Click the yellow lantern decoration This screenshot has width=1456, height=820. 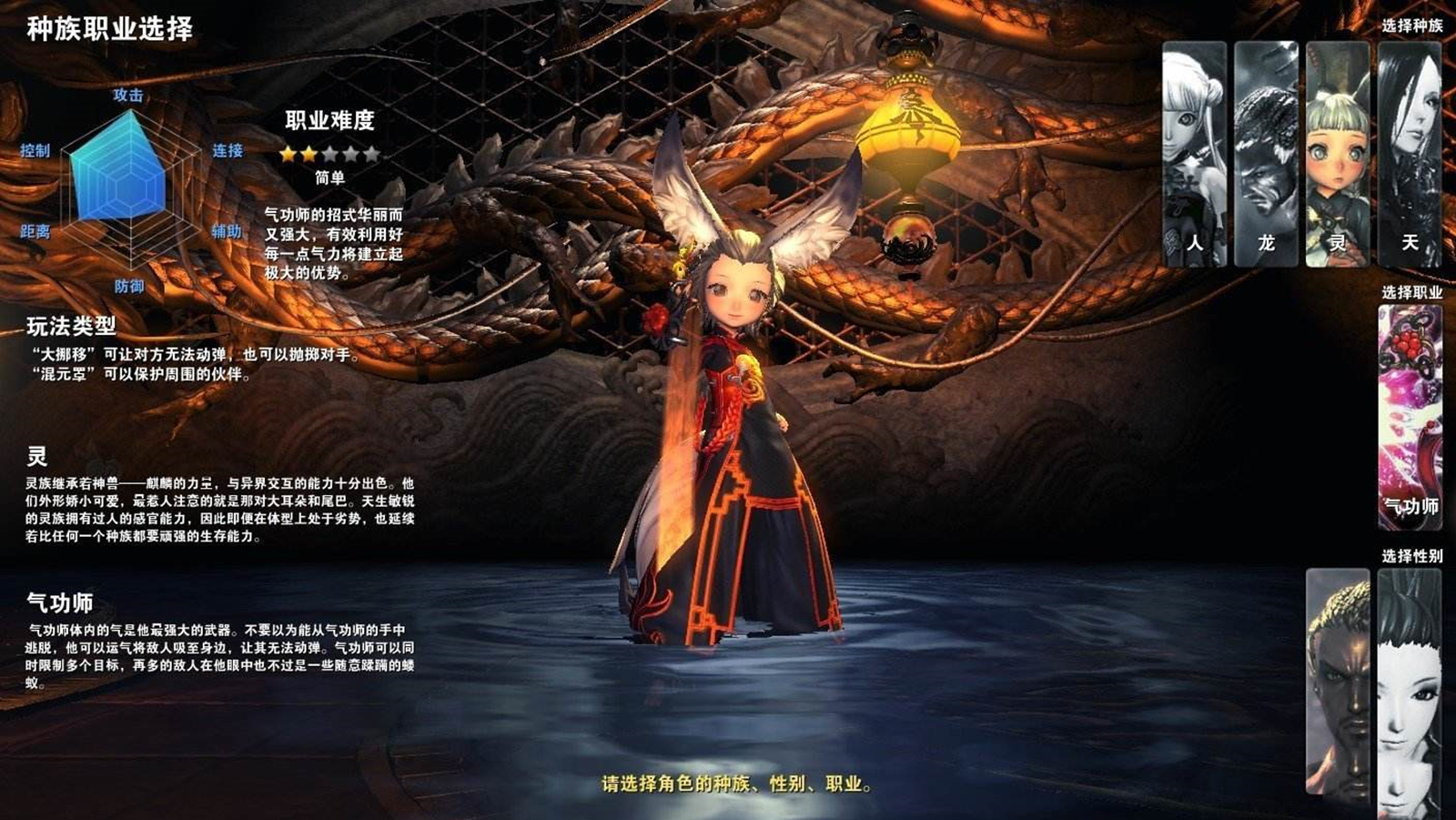[x=906, y=127]
